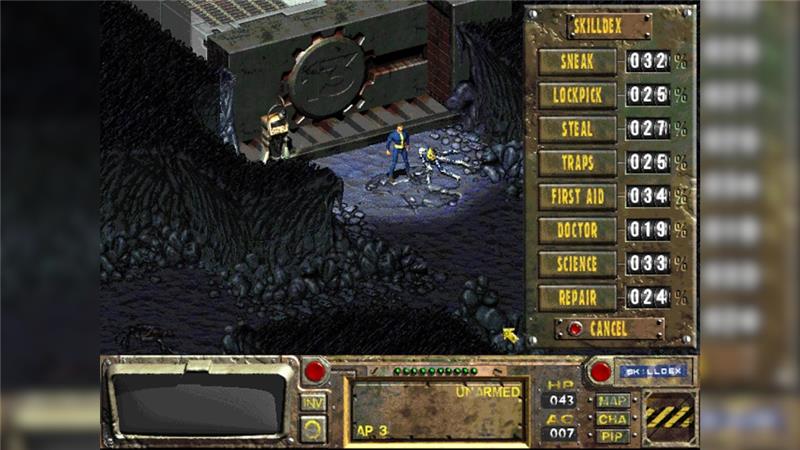Use the Sneak skill
Image resolution: width=800 pixels, height=450 pixels.
click(x=578, y=61)
